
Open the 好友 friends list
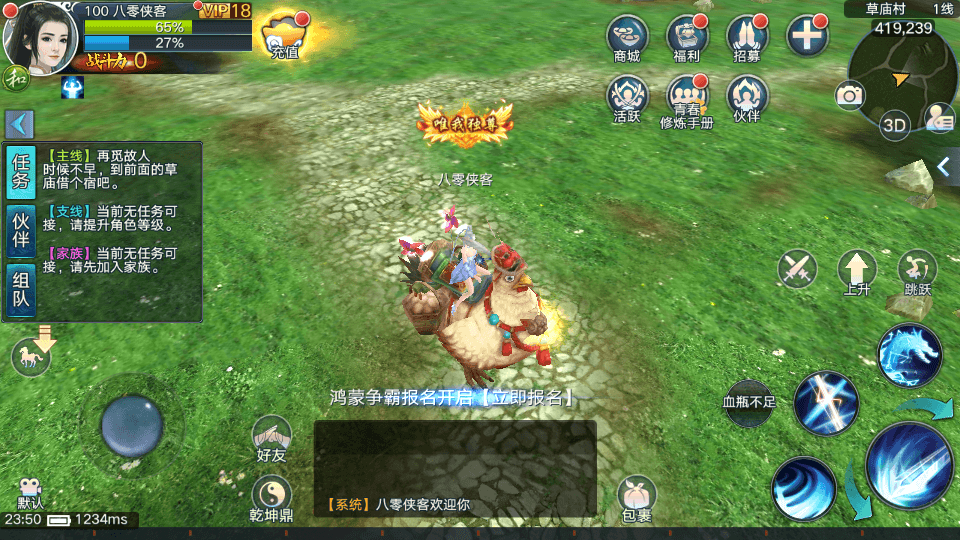(x=272, y=437)
